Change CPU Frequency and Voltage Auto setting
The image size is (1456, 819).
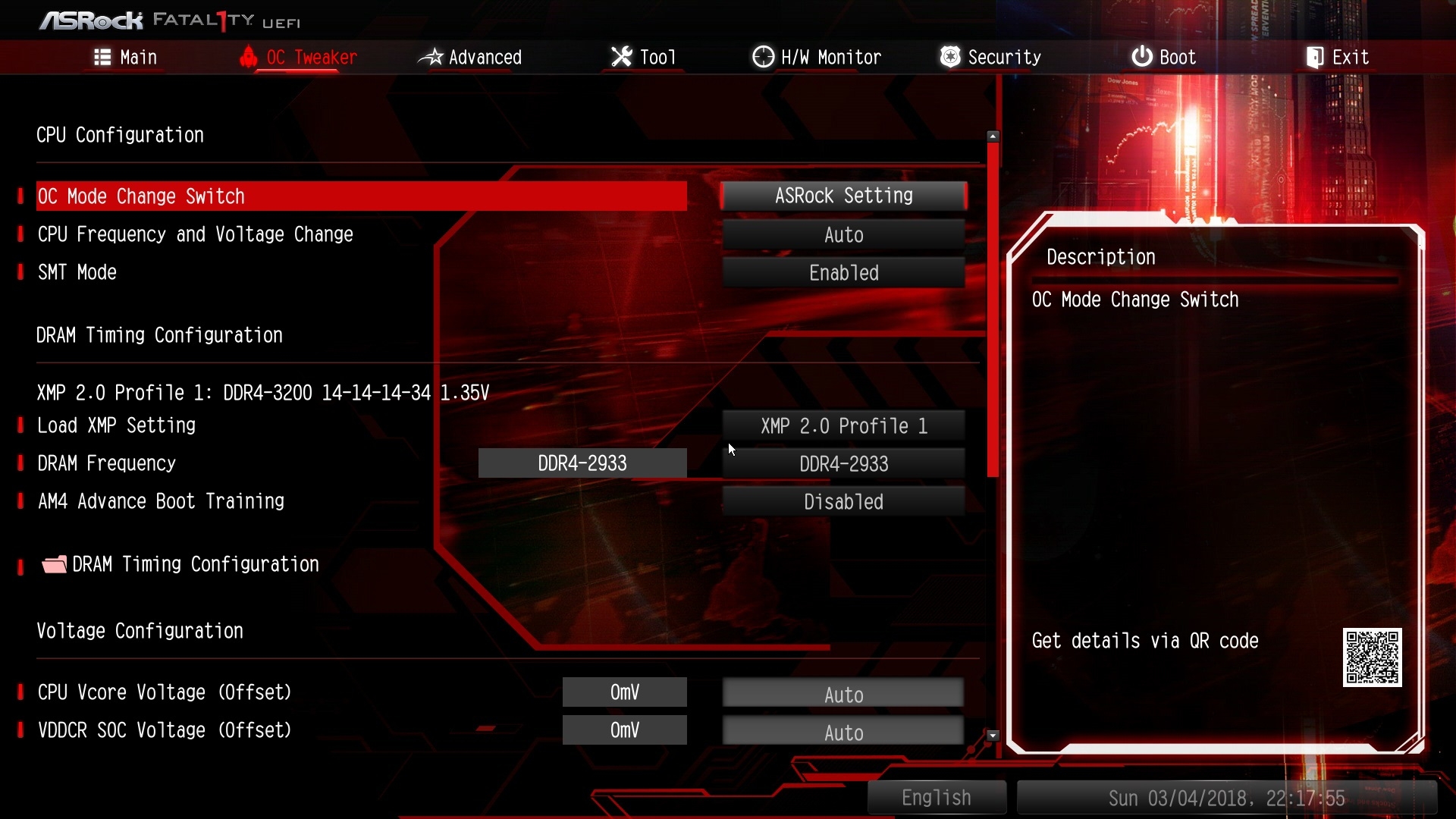click(x=843, y=235)
